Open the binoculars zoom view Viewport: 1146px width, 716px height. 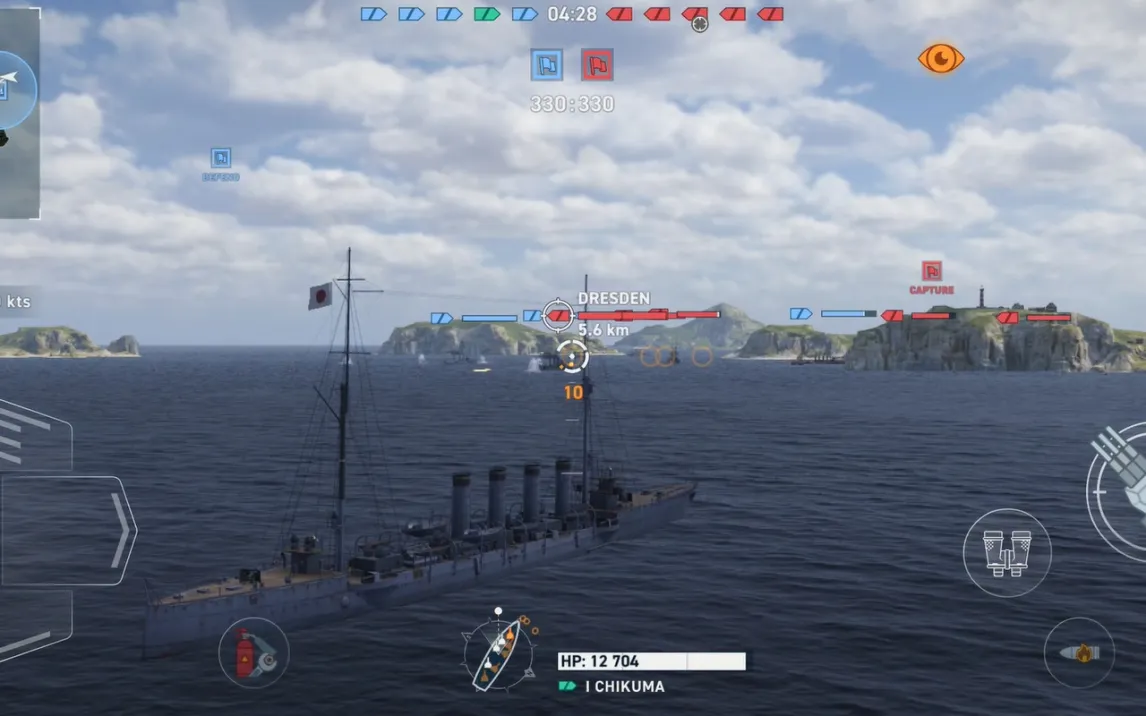pyautogui.click(x=1007, y=552)
